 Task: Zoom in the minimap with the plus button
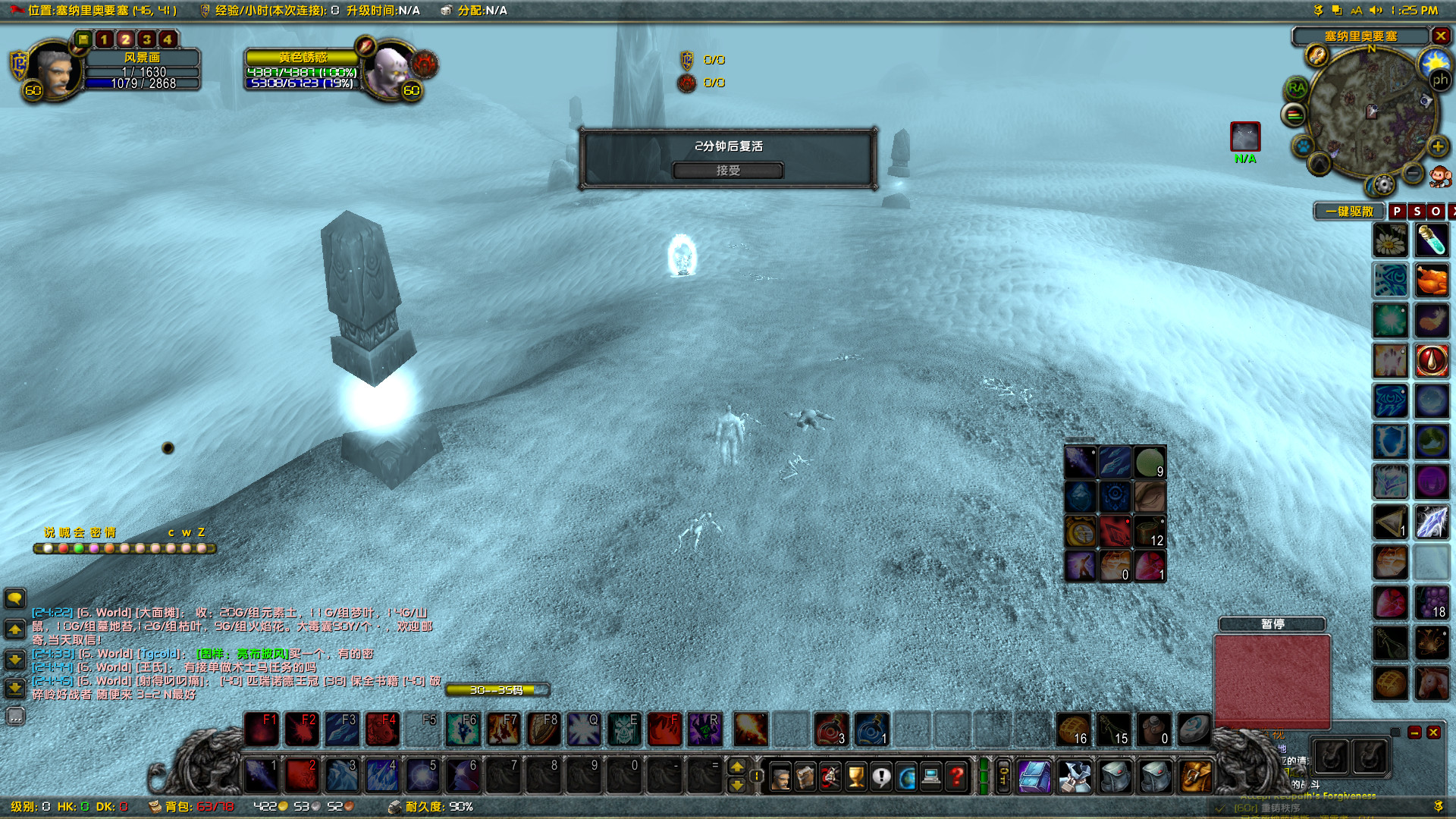(x=1437, y=147)
